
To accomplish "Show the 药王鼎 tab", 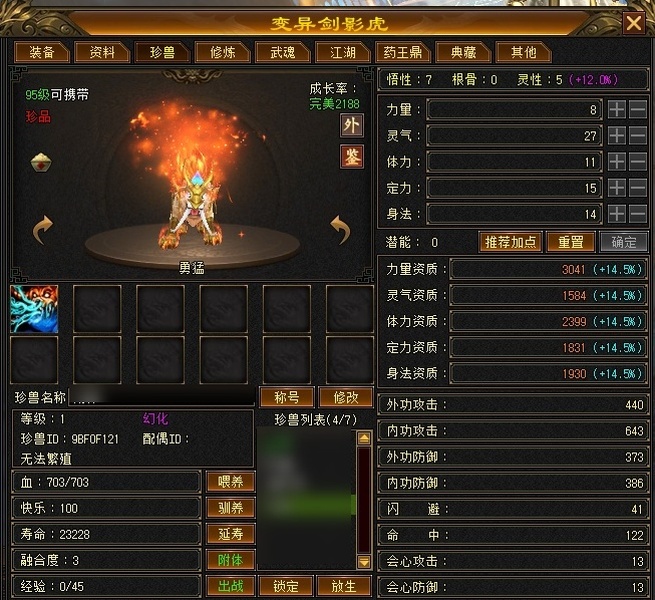I will (400, 53).
